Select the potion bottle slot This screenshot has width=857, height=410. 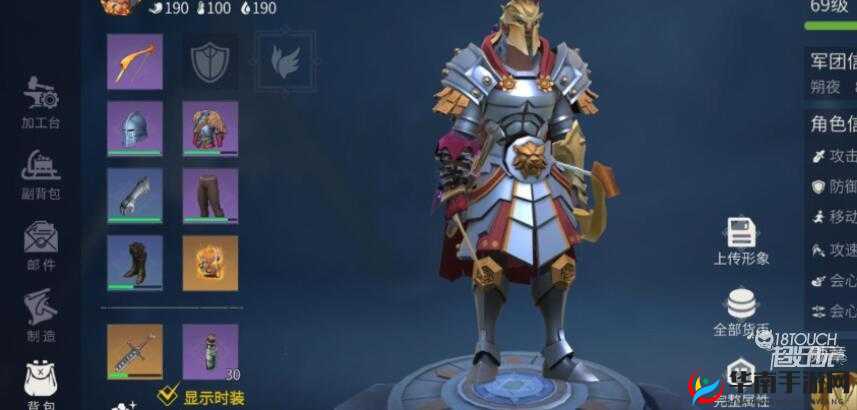coord(210,351)
